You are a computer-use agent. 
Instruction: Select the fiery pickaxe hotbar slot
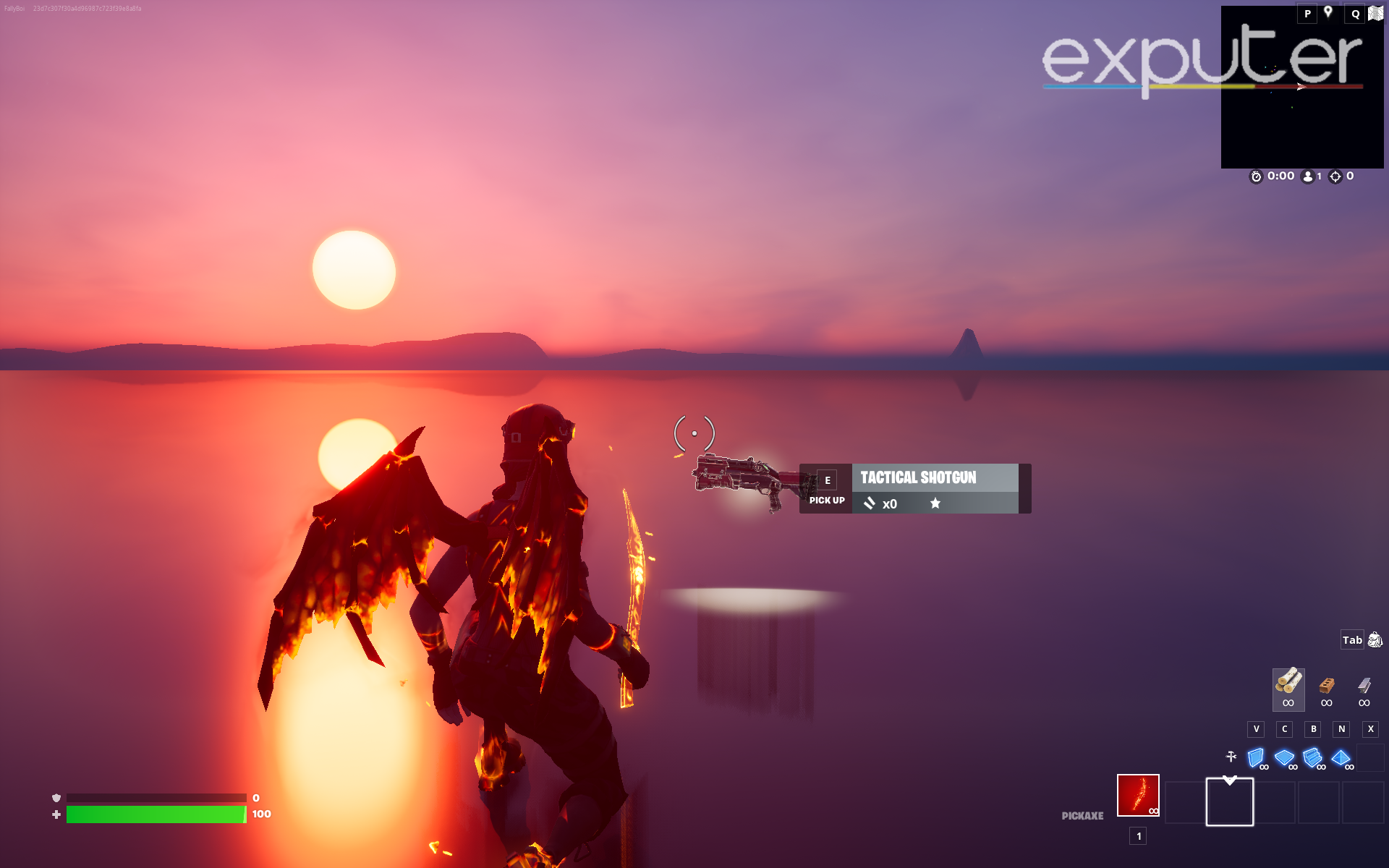tap(1137, 796)
